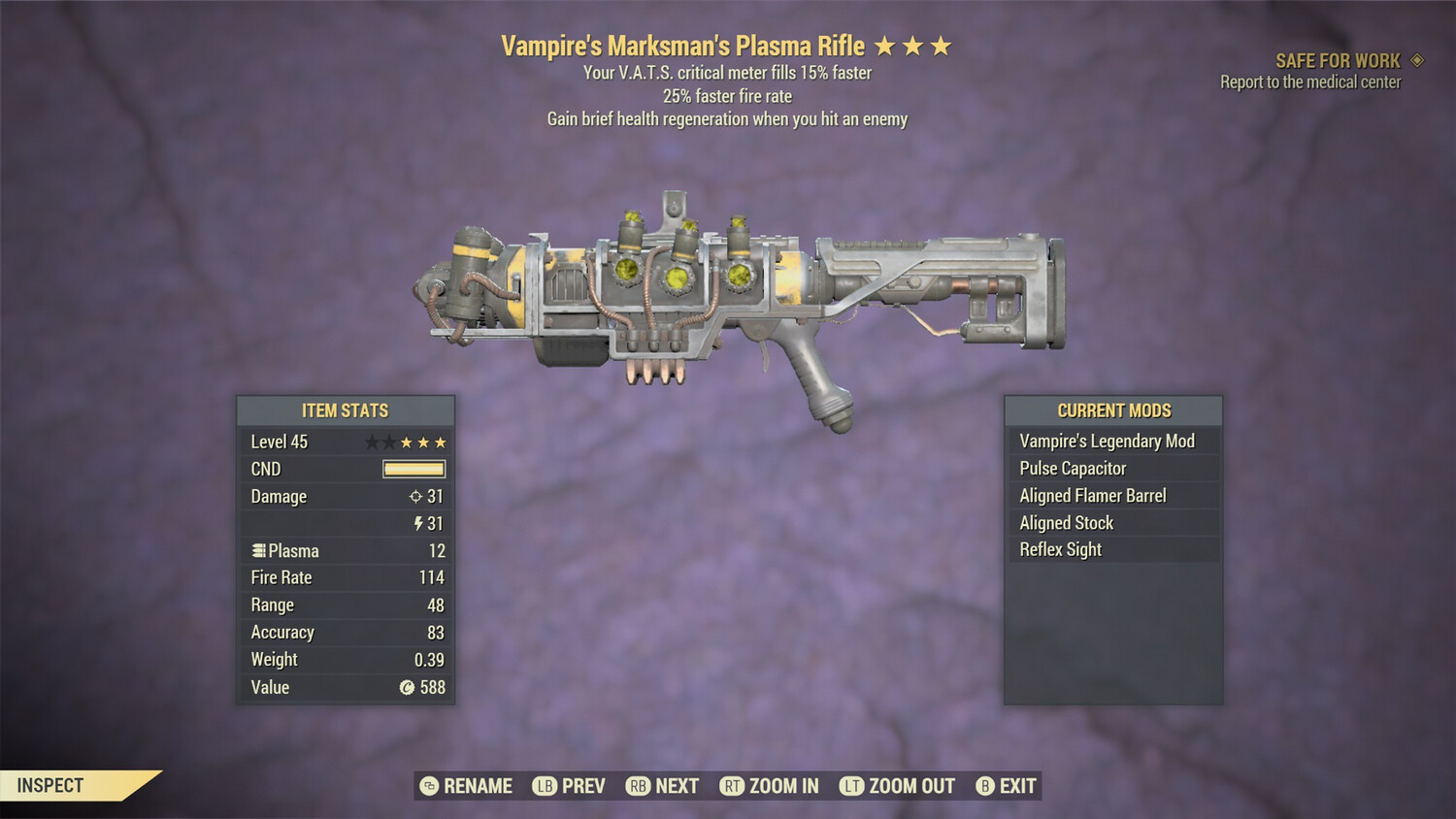Collapse the ITEM STATS panel header

[346, 410]
